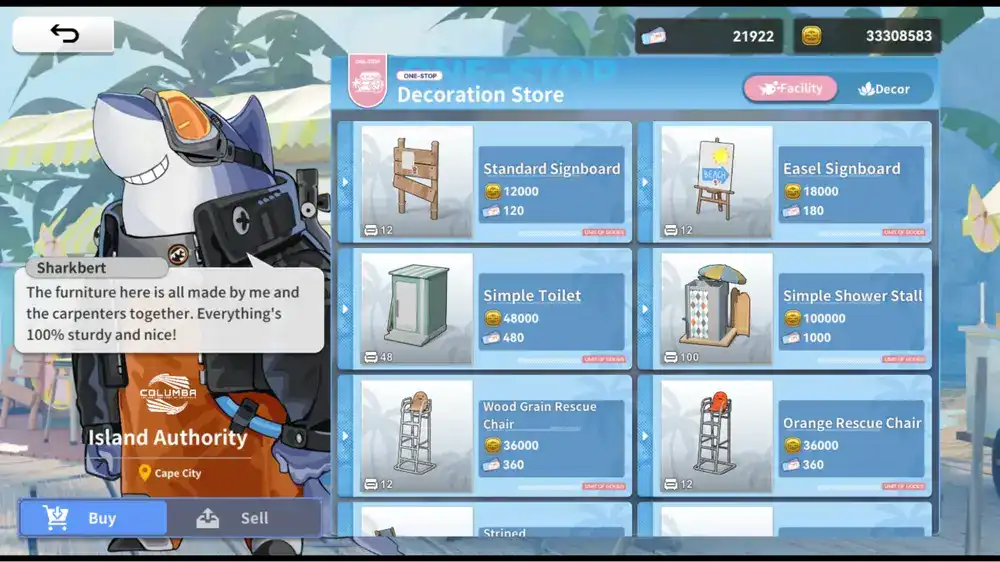Select the Standard Signboard item

click(485, 182)
